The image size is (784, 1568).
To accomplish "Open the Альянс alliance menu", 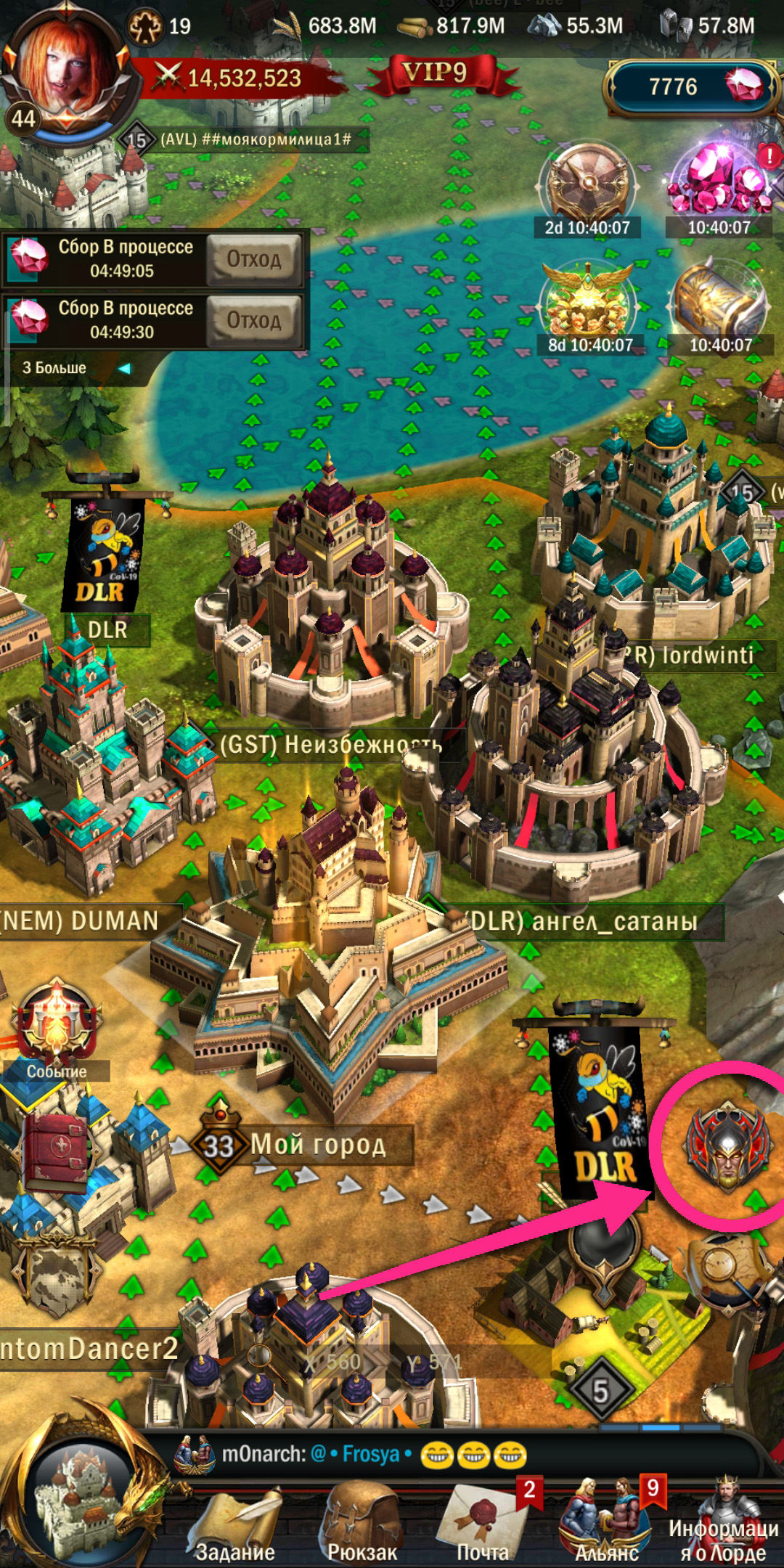I will pyautogui.click(x=607, y=1524).
